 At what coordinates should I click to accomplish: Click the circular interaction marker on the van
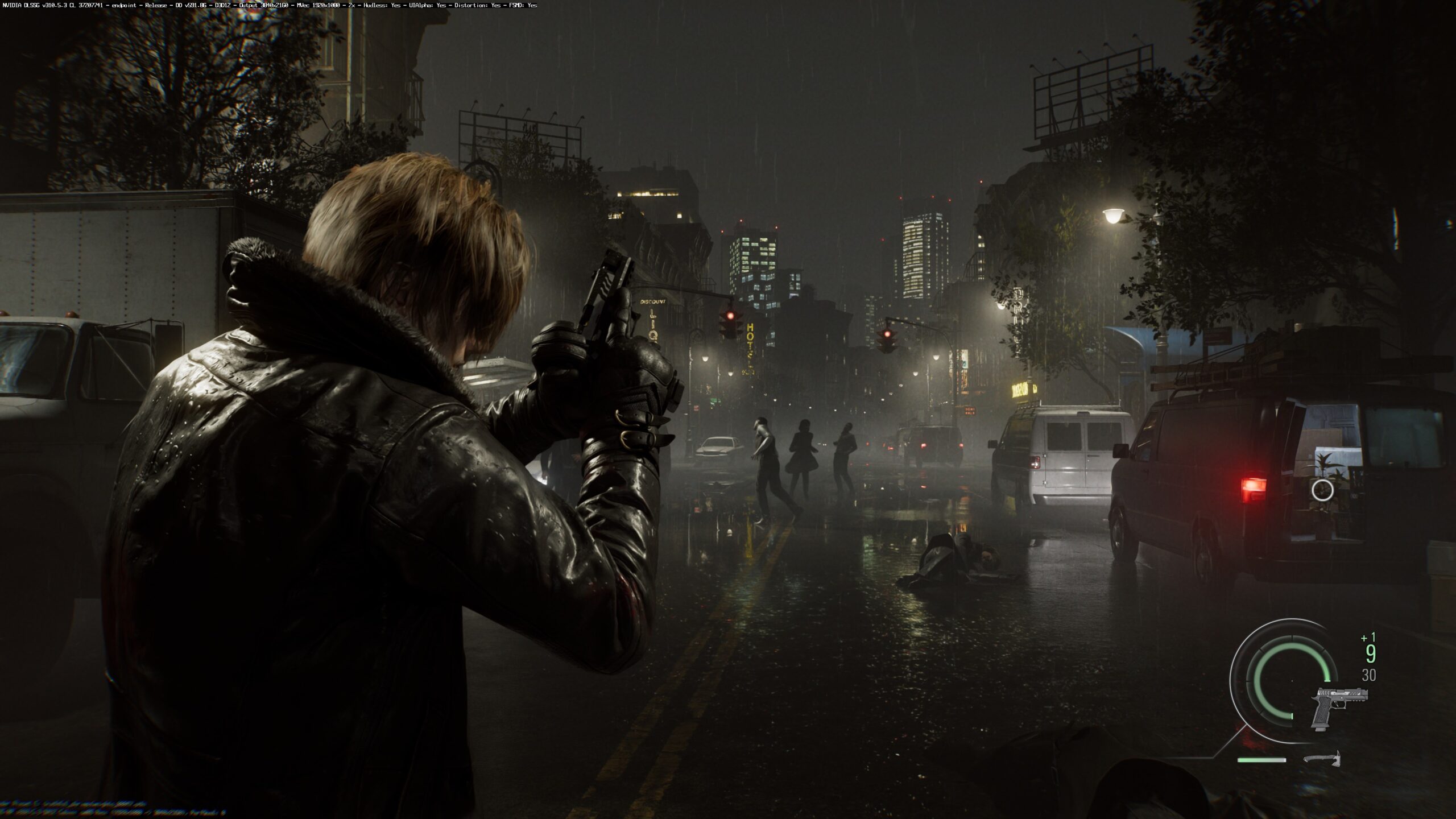(1322, 490)
